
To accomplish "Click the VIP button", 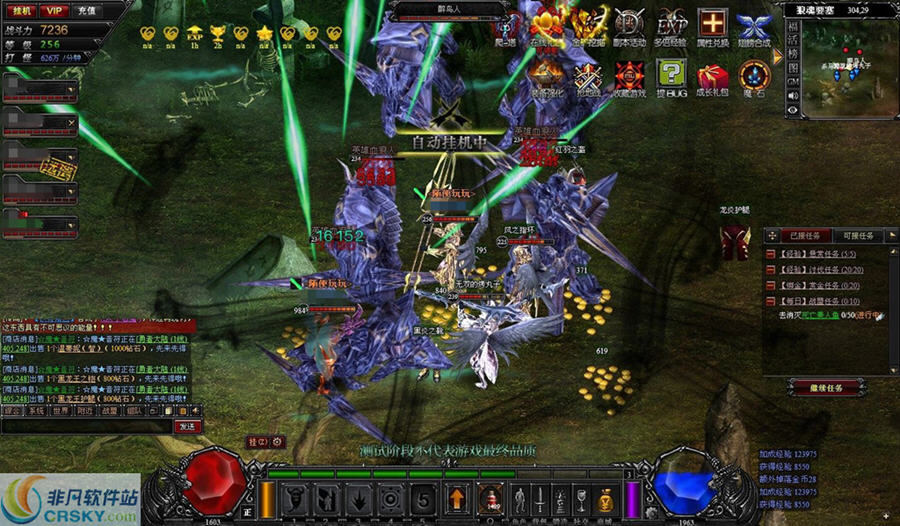I will [x=54, y=11].
